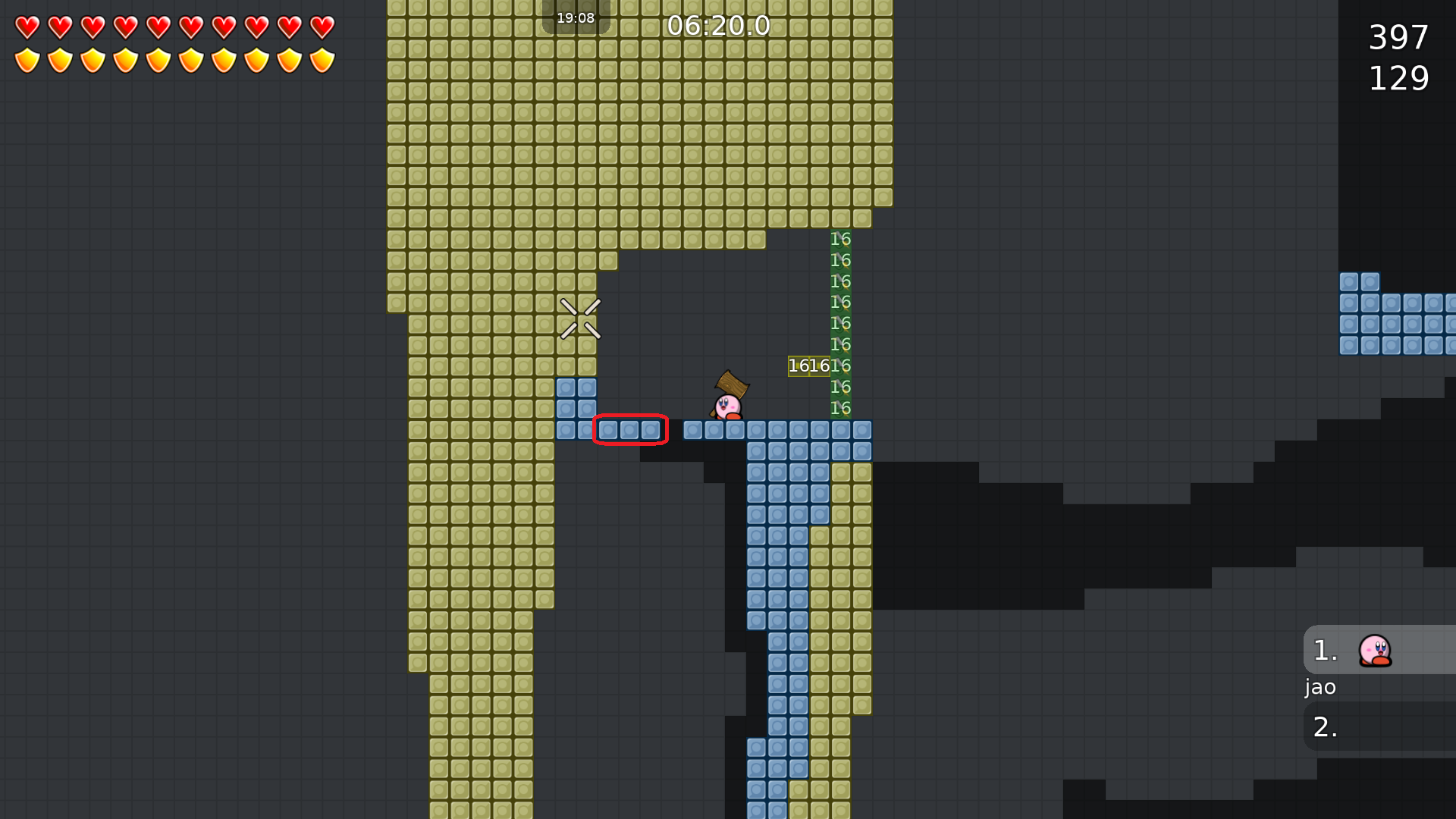Click the player name jao
Screen dimensions: 1456x819
1319,687
